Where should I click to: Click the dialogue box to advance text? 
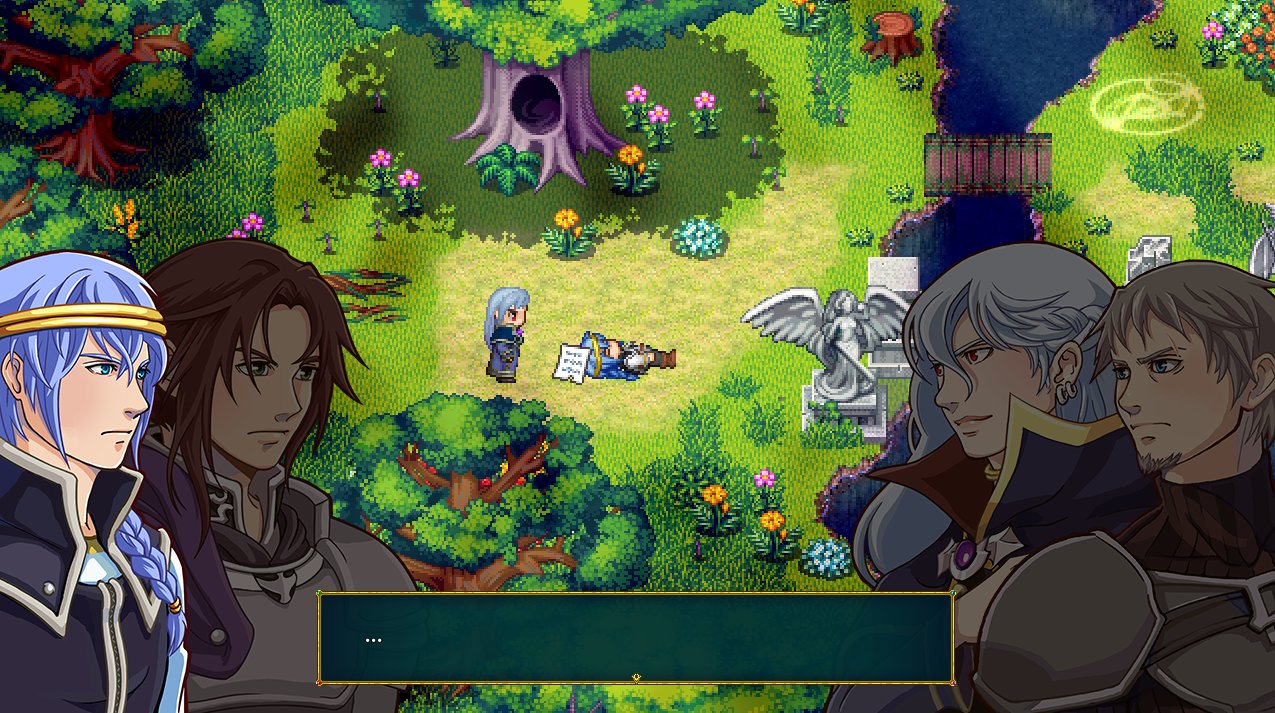point(635,637)
